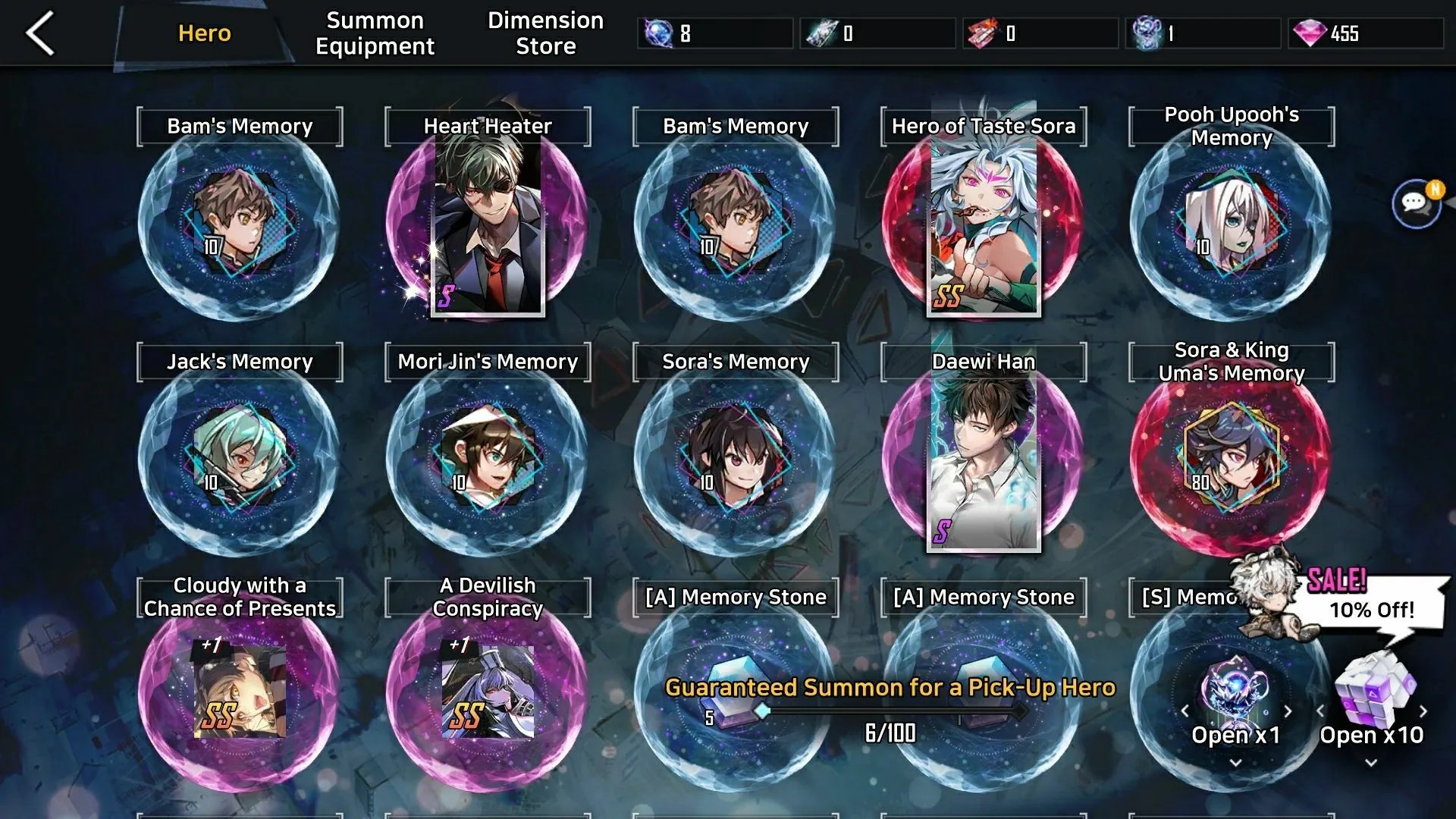This screenshot has width=1456, height=819.
Task: Open the Summon Equipment tab
Action: pyautogui.click(x=375, y=33)
